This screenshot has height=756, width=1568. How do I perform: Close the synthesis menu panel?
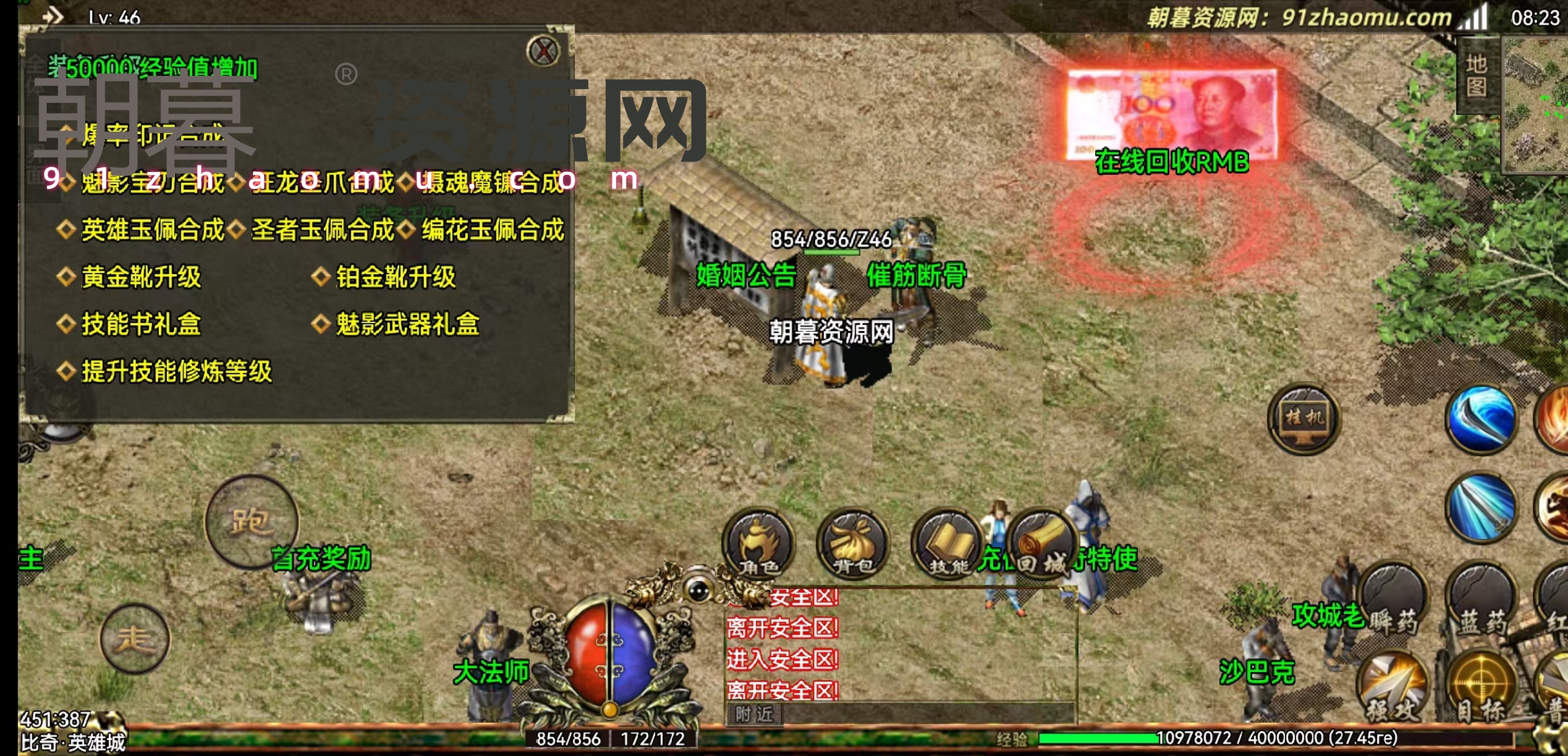[542, 51]
